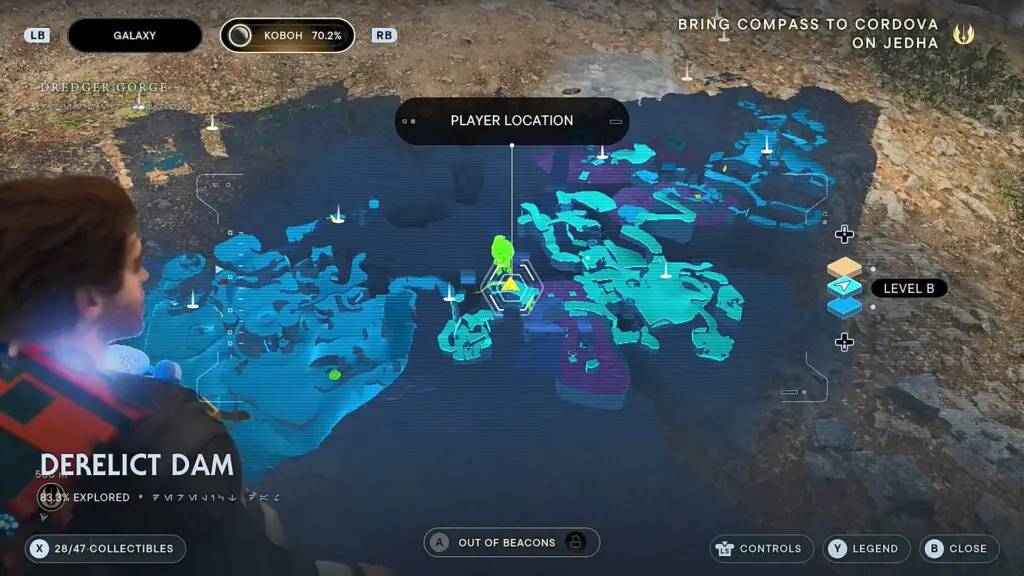Select the Koboh planet tab
The height and width of the screenshot is (576, 1024).
(287, 35)
